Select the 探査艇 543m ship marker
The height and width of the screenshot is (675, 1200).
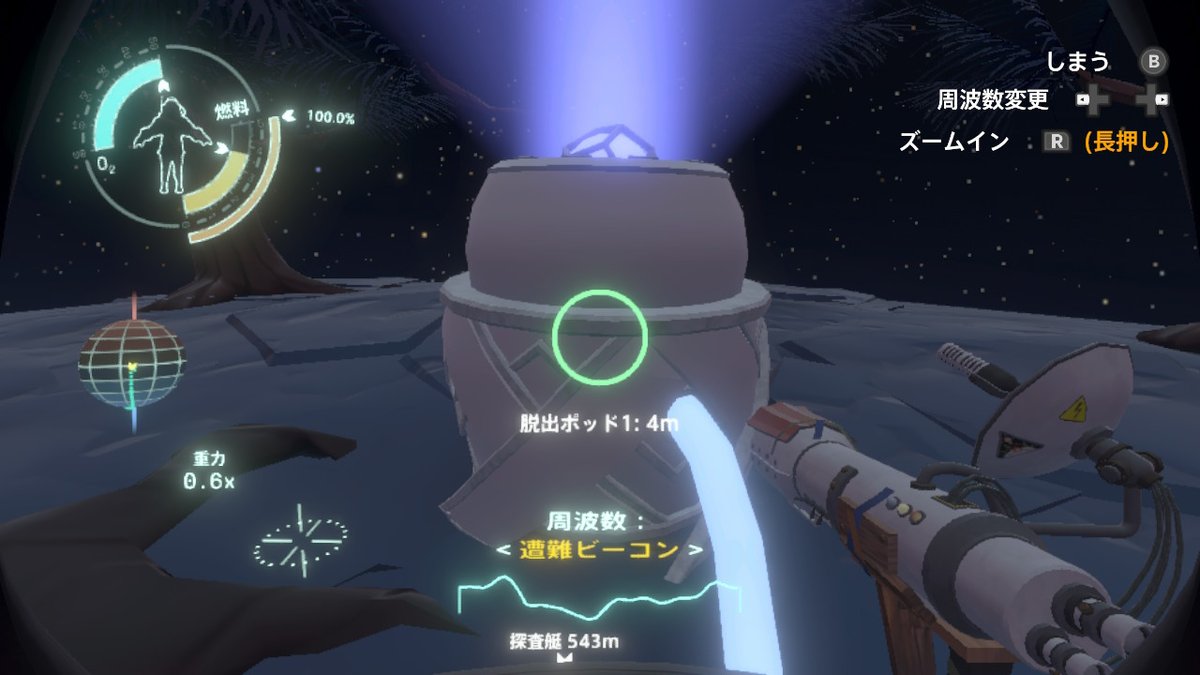(x=563, y=643)
